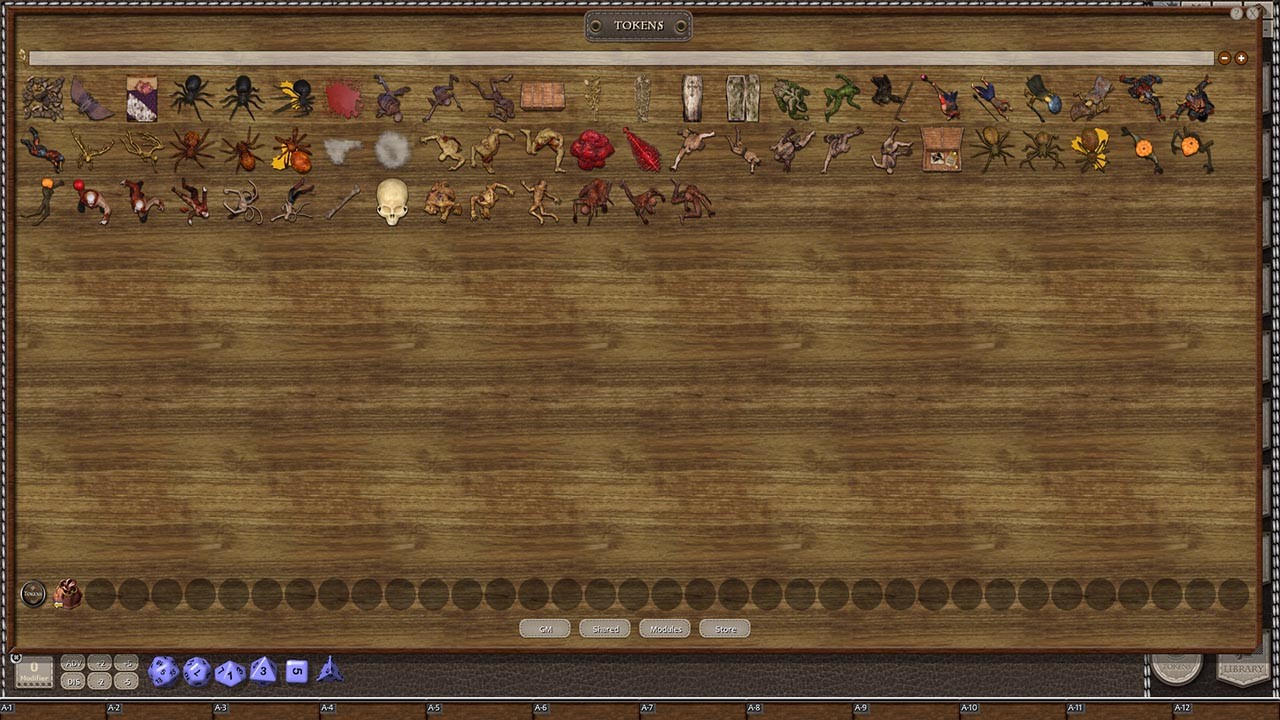Screen dimensions: 1280x720
Task: Switch to the Modules token tab
Action: (x=664, y=628)
